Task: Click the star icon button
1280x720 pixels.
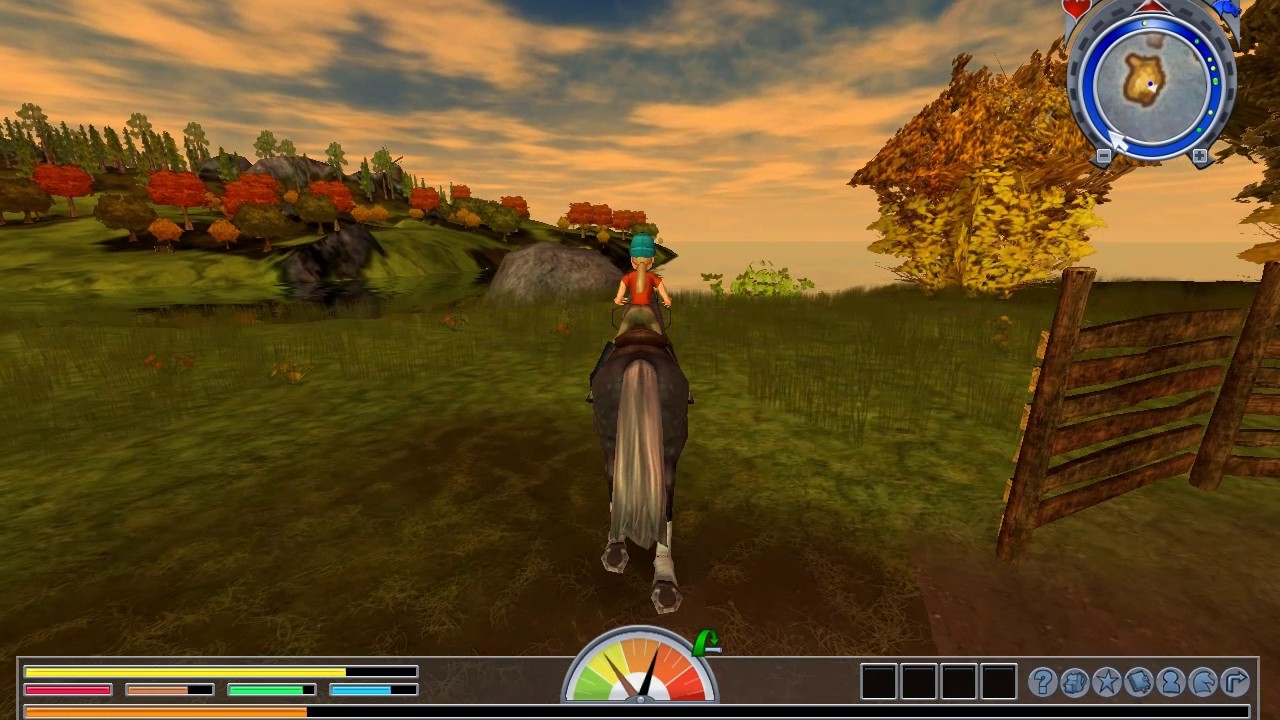Action: pyautogui.click(x=1107, y=682)
